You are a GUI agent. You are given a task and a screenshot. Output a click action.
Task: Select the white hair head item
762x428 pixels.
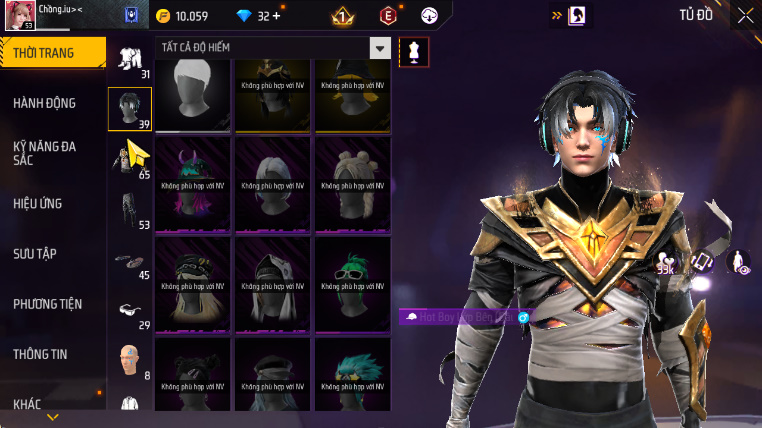point(194,94)
